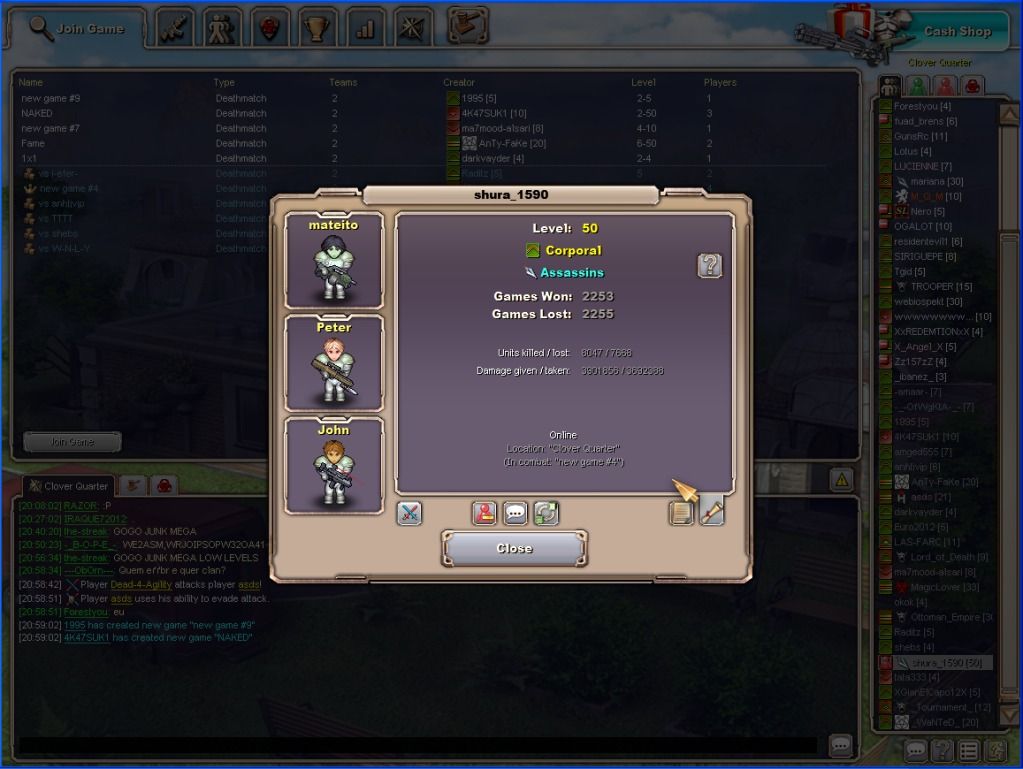Open the bar chart rankings tab

coord(365,27)
